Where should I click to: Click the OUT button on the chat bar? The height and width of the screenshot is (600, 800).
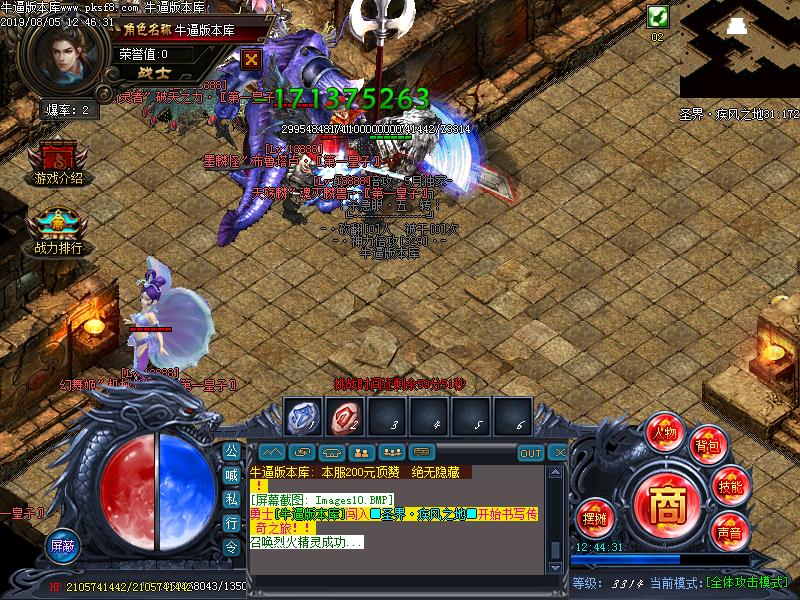pyautogui.click(x=531, y=453)
